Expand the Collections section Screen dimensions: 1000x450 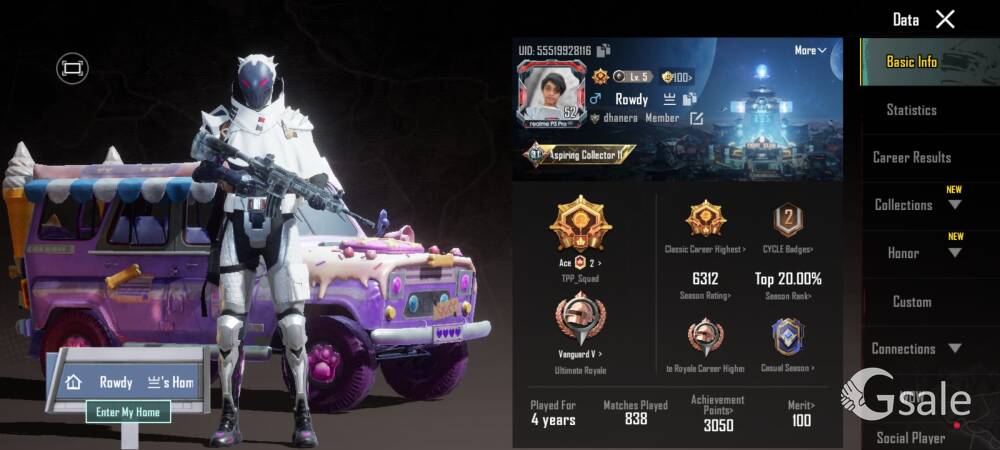coord(915,205)
